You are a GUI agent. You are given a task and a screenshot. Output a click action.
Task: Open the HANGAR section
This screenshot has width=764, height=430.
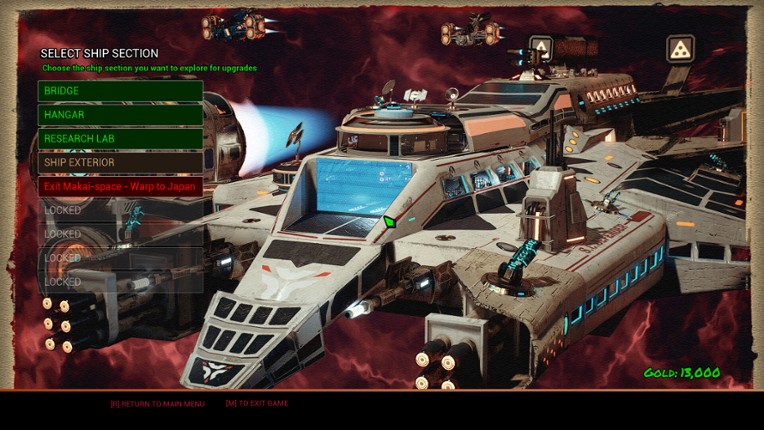[120, 115]
